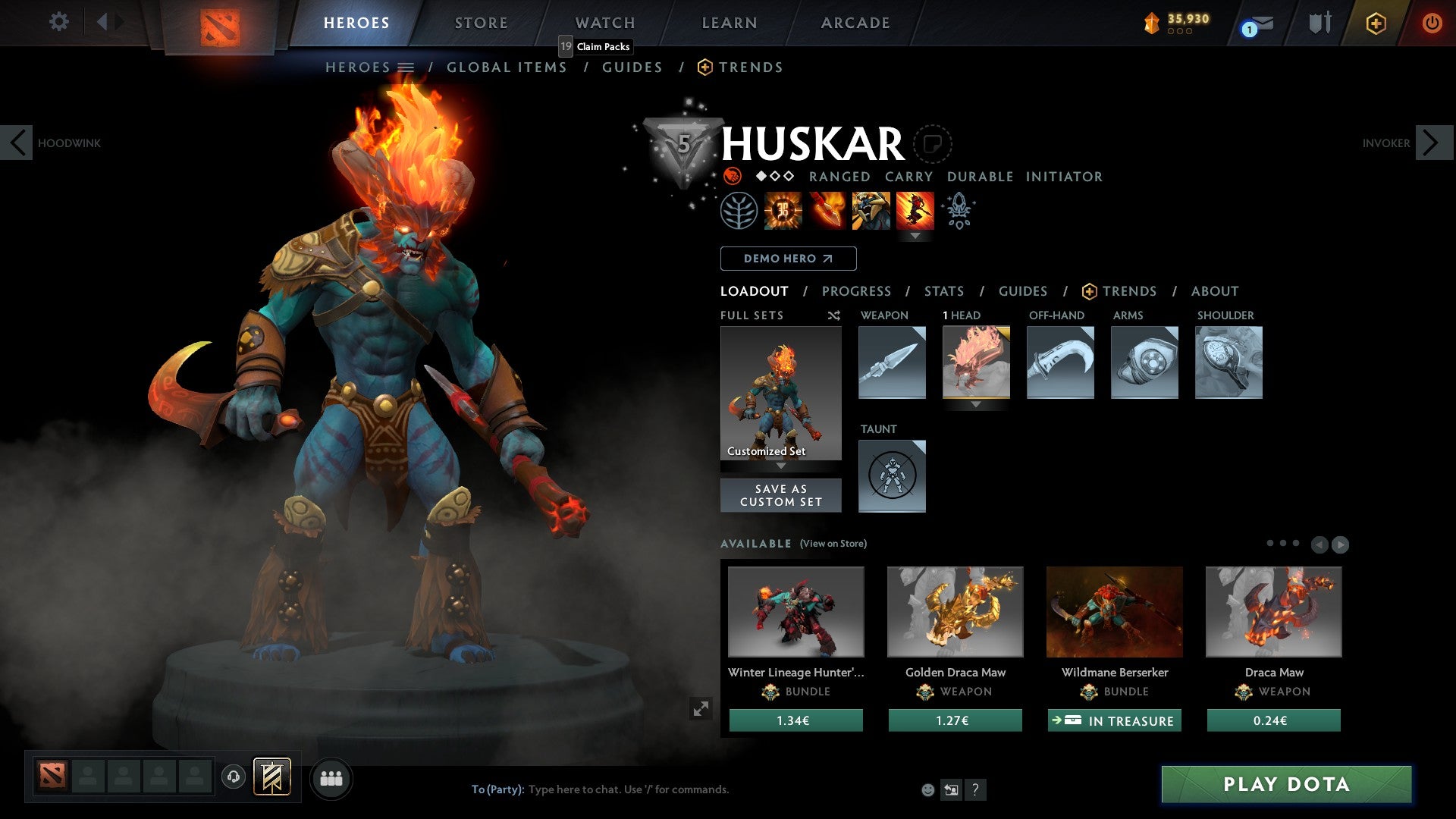Select the Golden Draca Maw thumbnail
Viewport: 1456px width, 819px height.
pyautogui.click(x=955, y=611)
